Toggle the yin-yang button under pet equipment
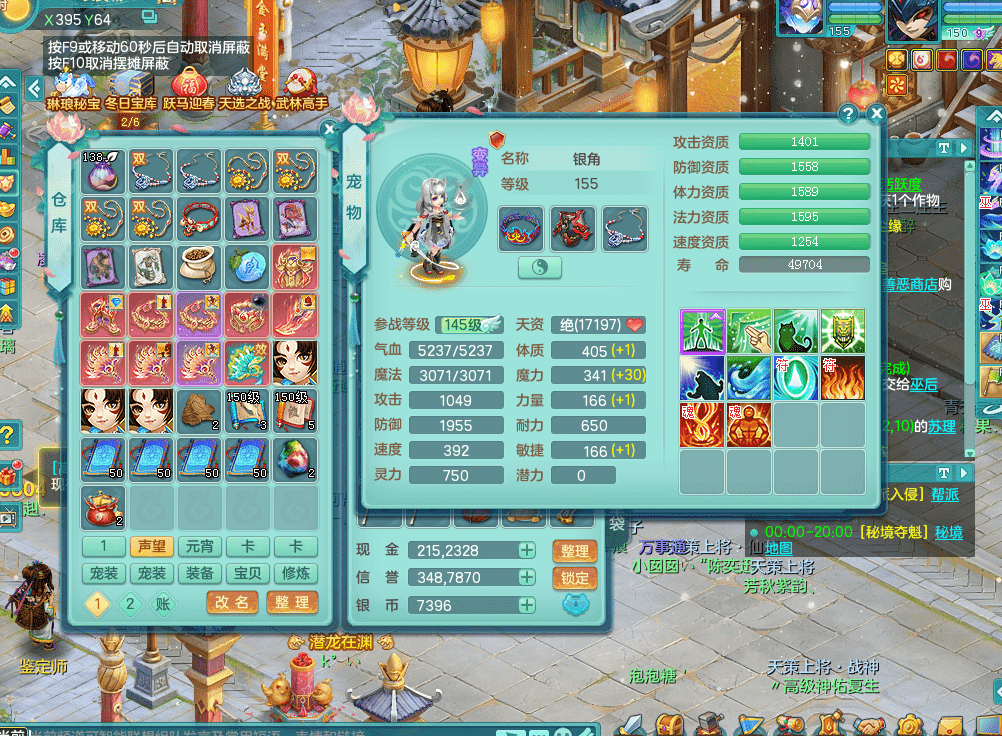 click(540, 268)
